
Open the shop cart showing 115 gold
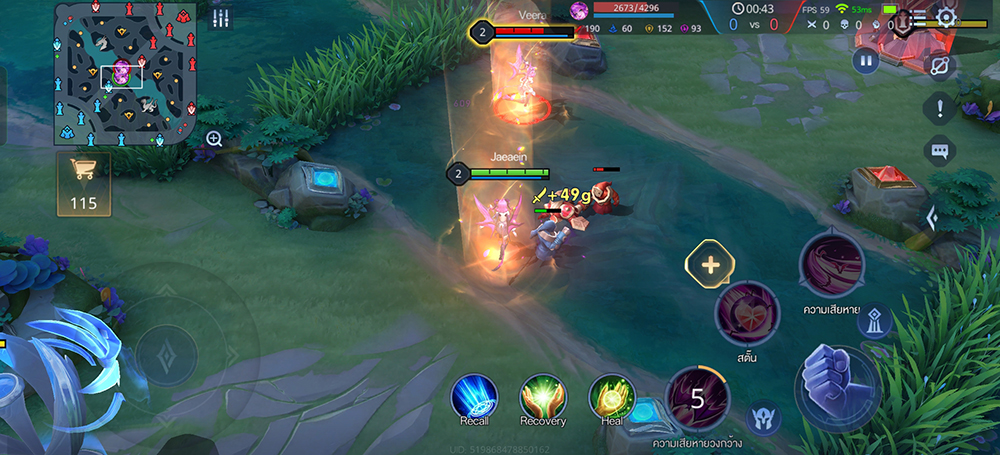click(84, 181)
